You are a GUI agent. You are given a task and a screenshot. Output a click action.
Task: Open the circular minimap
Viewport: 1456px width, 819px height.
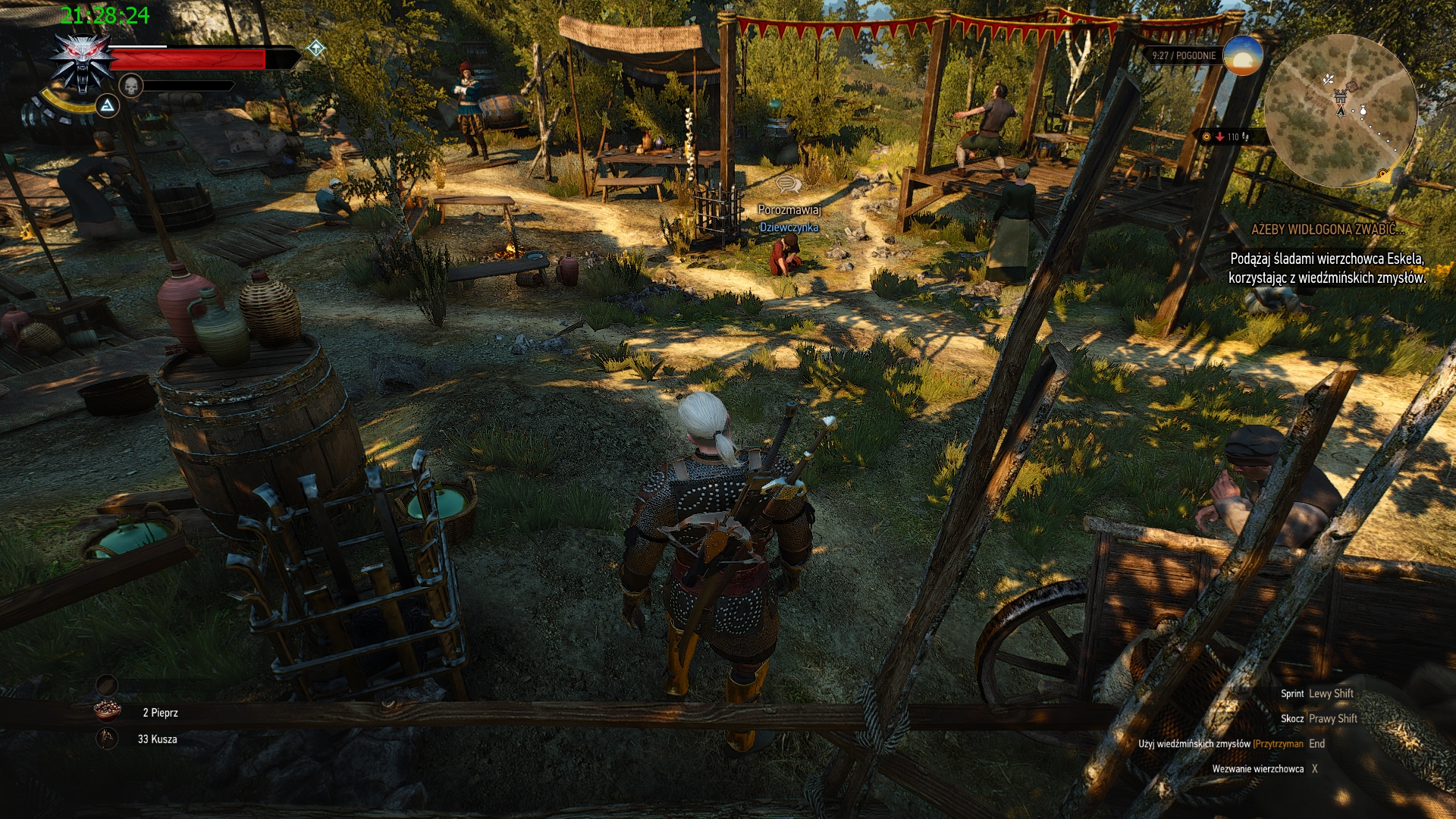[x=1340, y=111]
